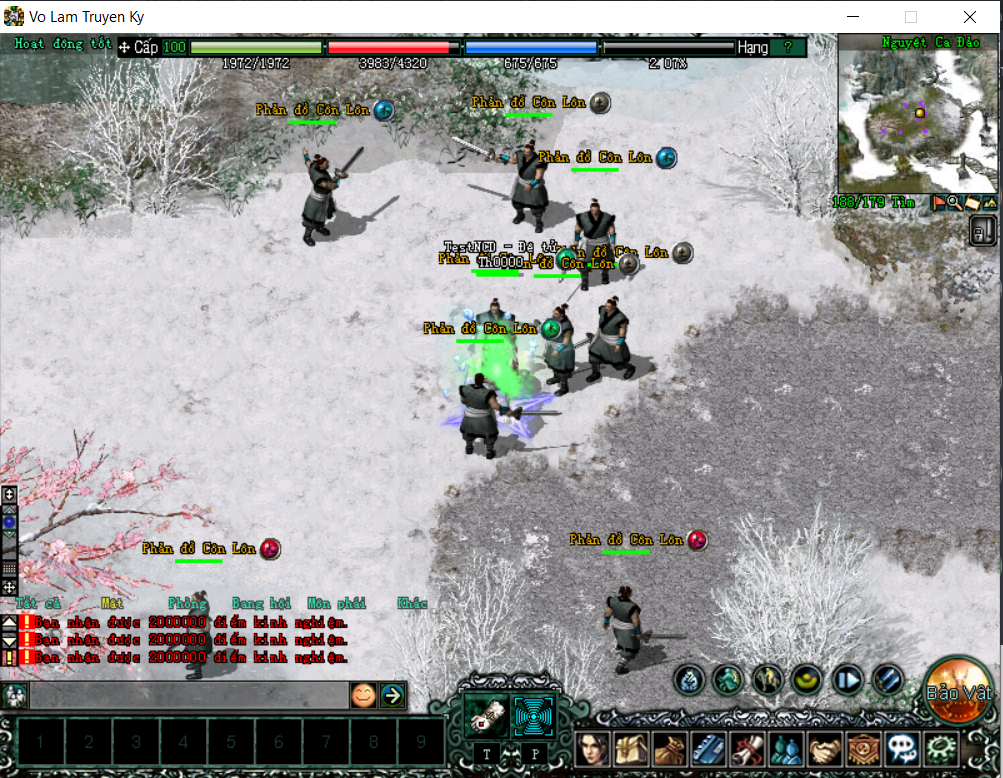Viewport: 1003px width, 778px height.
Task: Click the question mark help button
Action: pyautogui.click(x=789, y=47)
